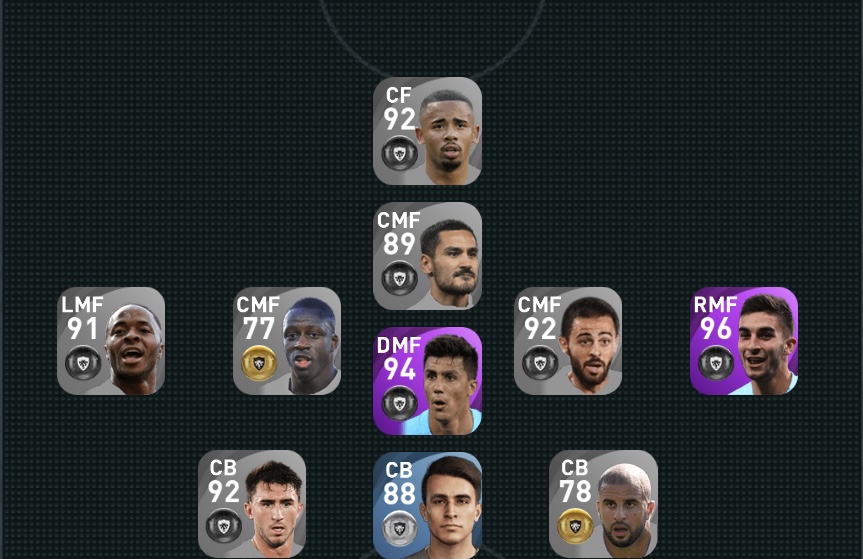Select the CB 78 gold-badge card
This screenshot has width=863, height=559.
[x=603, y=503]
